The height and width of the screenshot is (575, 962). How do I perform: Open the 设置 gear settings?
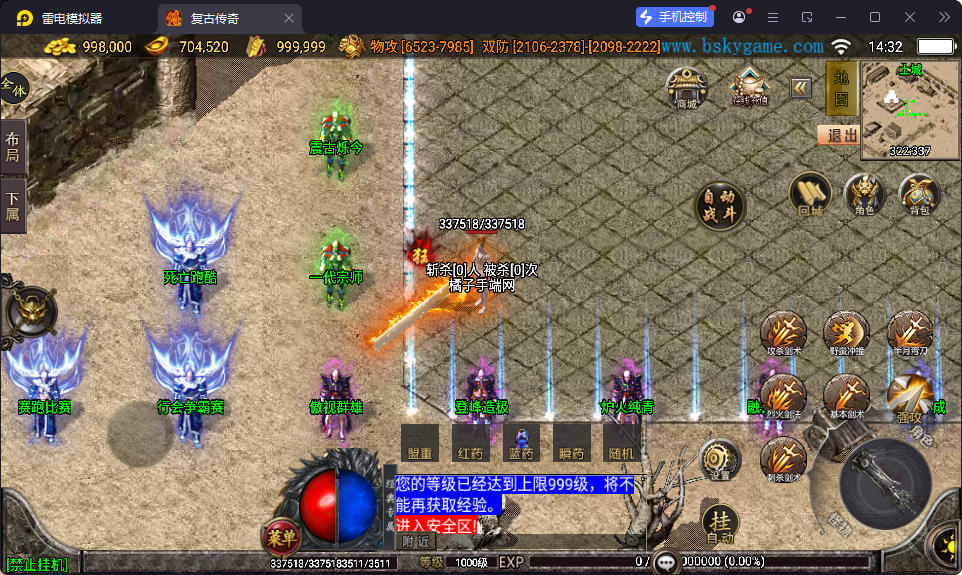(x=720, y=459)
